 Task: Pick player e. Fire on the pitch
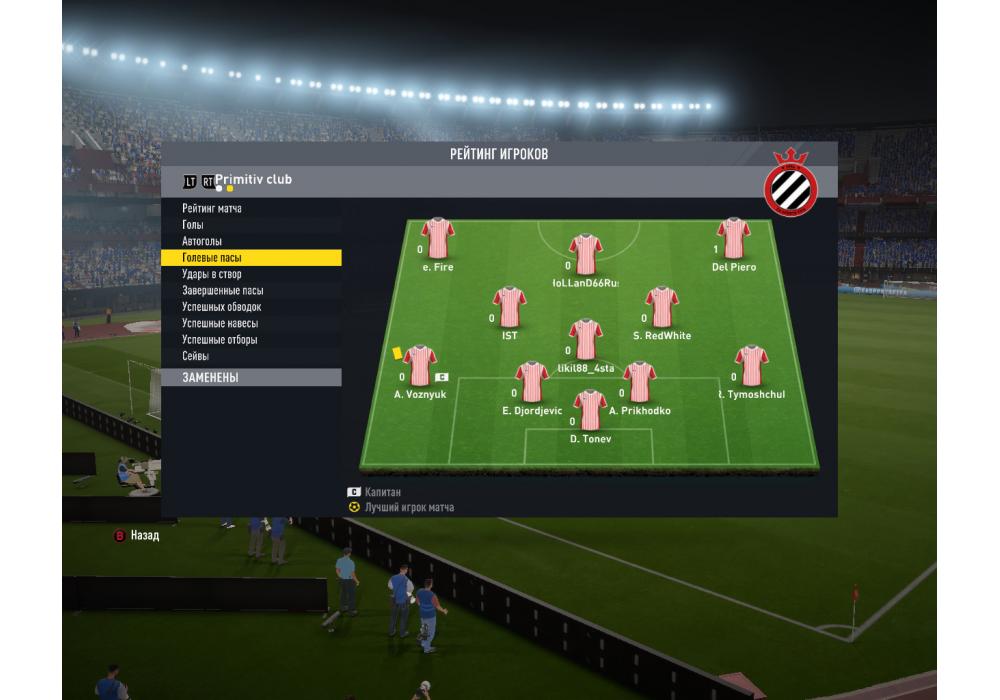438,239
